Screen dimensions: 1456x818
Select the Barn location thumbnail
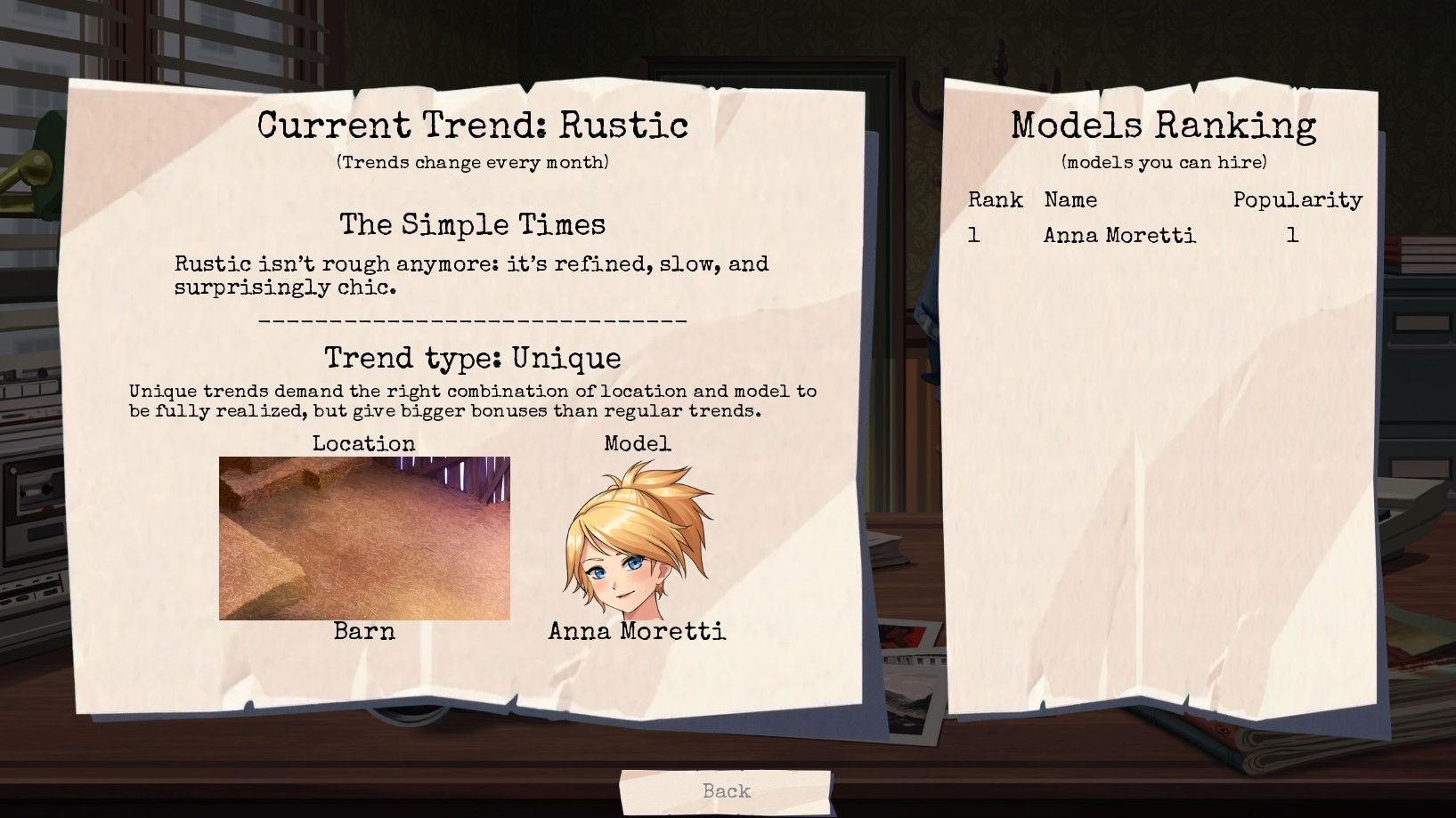click(x=364, y=538)
